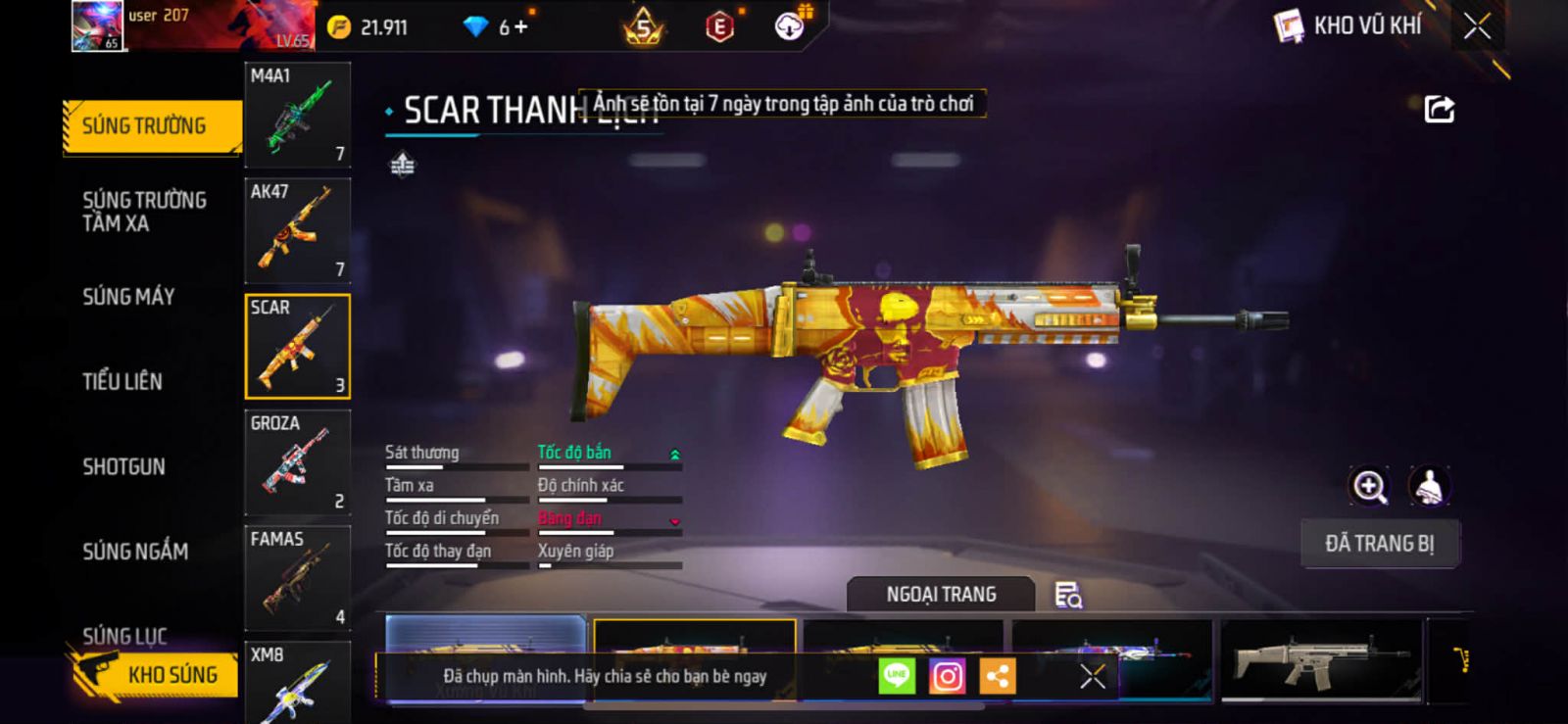
Task: Open the Ngoại Trang tab
Action: click(941, 595)
